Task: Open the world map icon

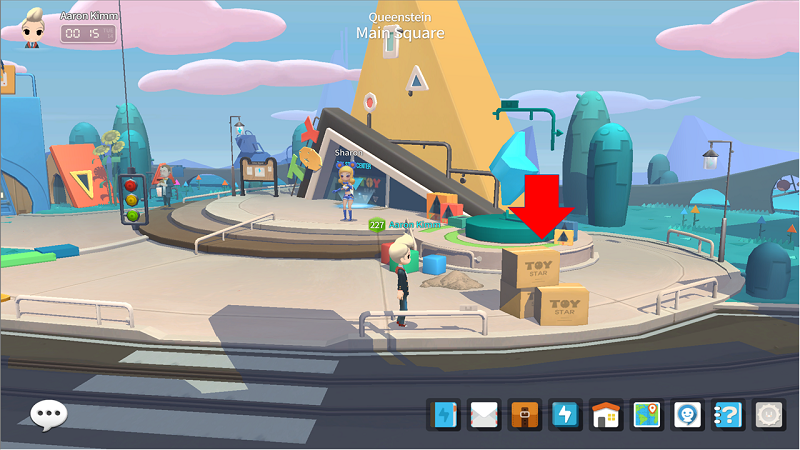Action: click(647, 414)
